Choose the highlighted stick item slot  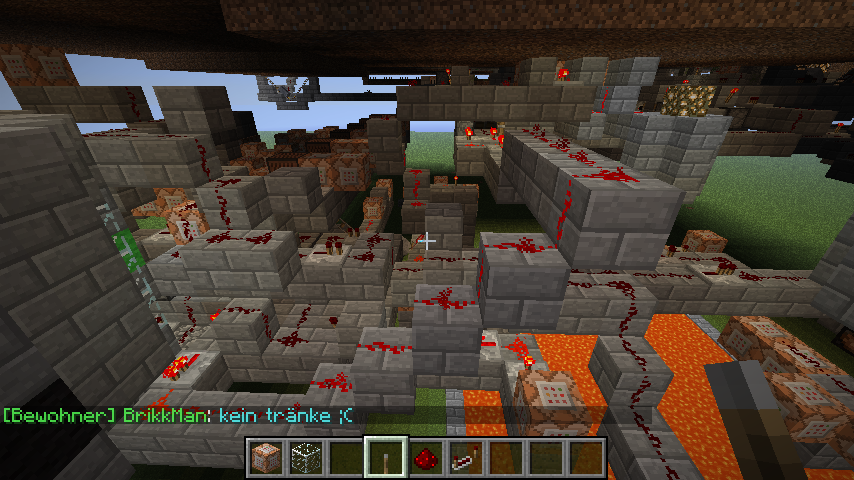tap(385, 457)
